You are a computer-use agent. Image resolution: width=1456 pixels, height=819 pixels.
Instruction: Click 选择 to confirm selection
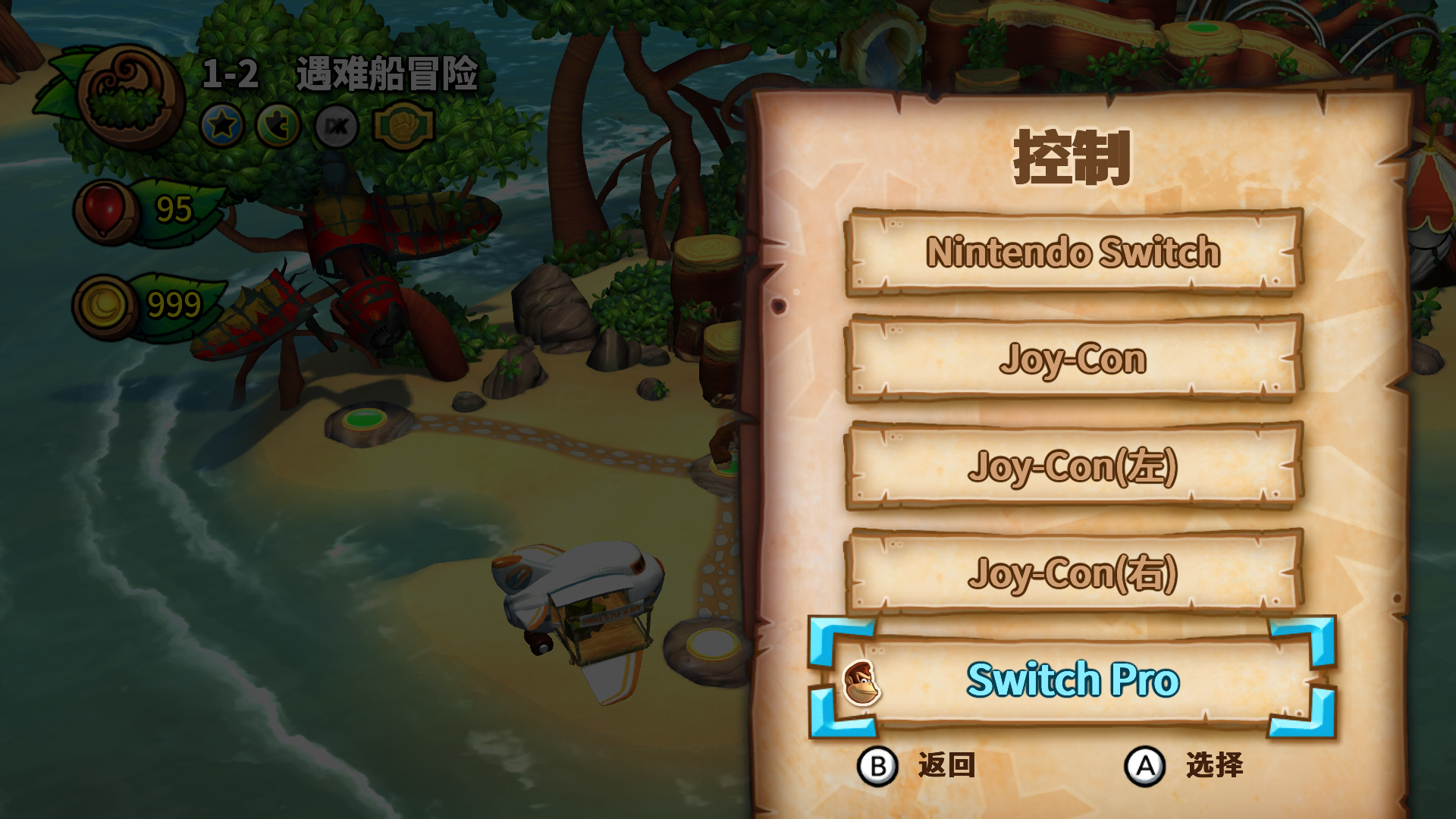click(x=1213, y=766)
